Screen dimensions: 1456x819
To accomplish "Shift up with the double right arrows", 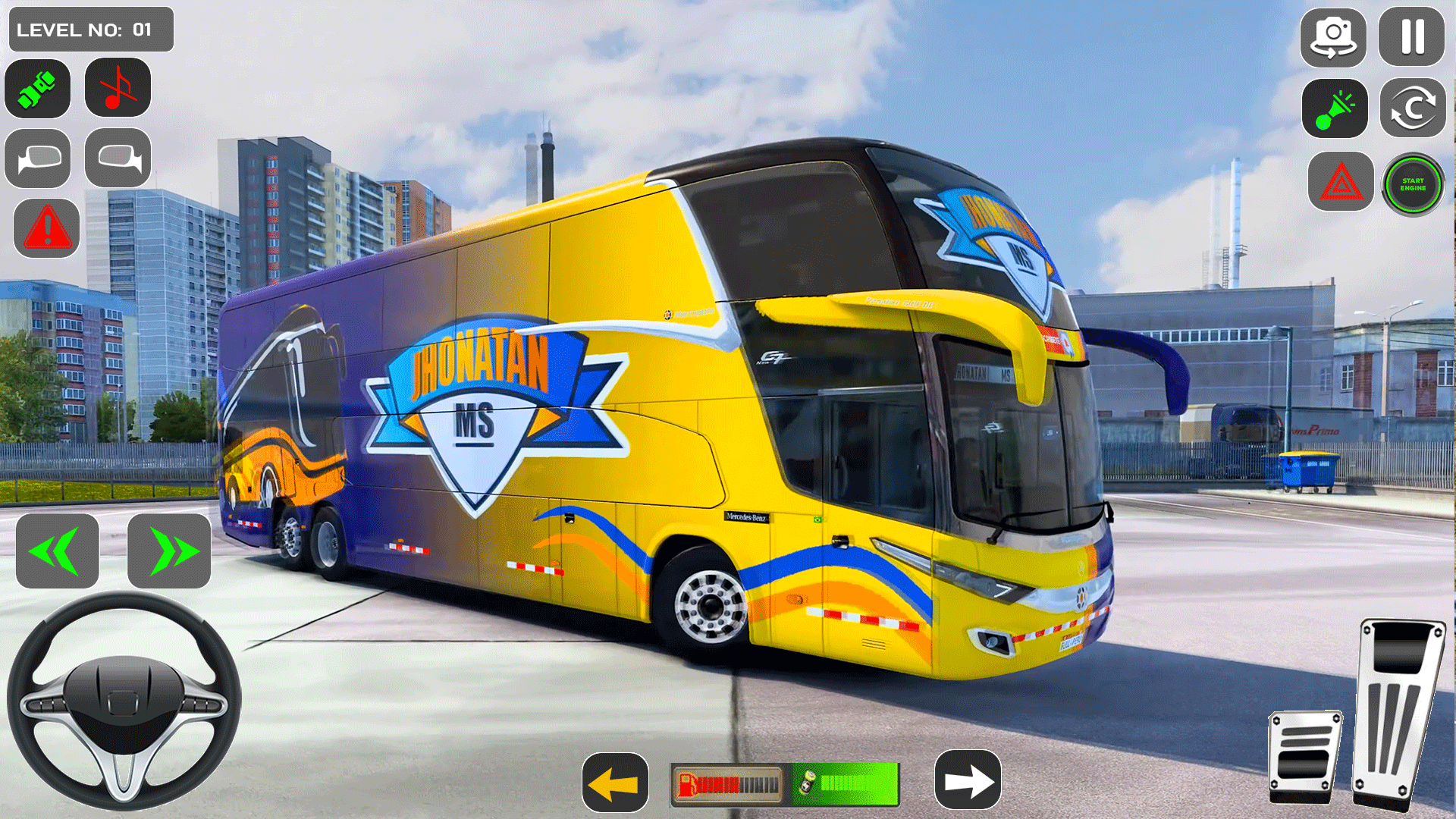I will [167, 551].
